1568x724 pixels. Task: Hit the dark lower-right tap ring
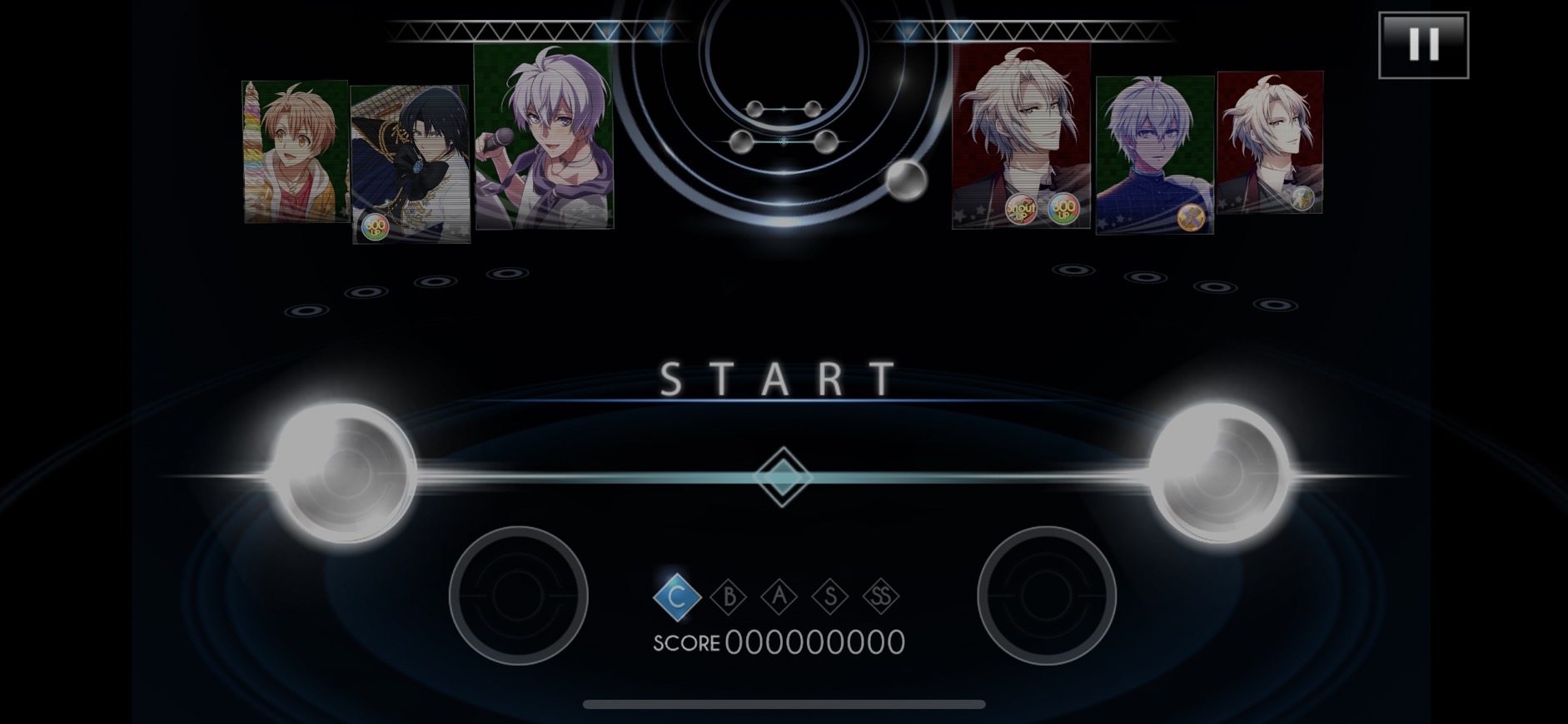tap(1046, 595)
